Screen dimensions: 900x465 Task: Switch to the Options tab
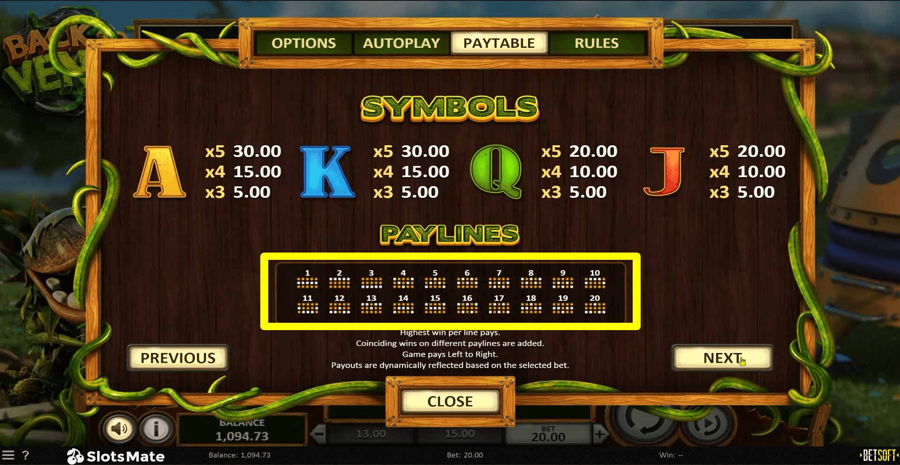coord(303,43)
